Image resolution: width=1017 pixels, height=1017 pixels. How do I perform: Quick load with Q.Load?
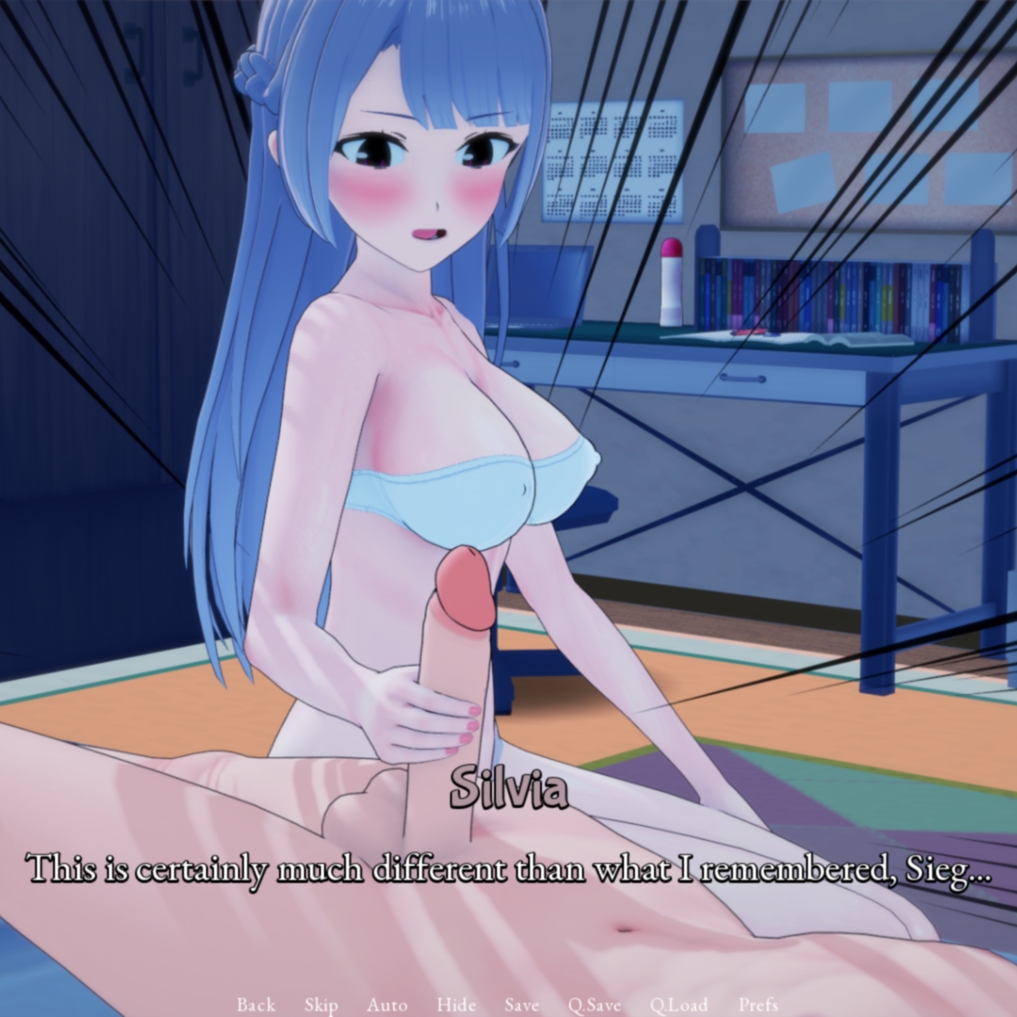point(679,1004)
